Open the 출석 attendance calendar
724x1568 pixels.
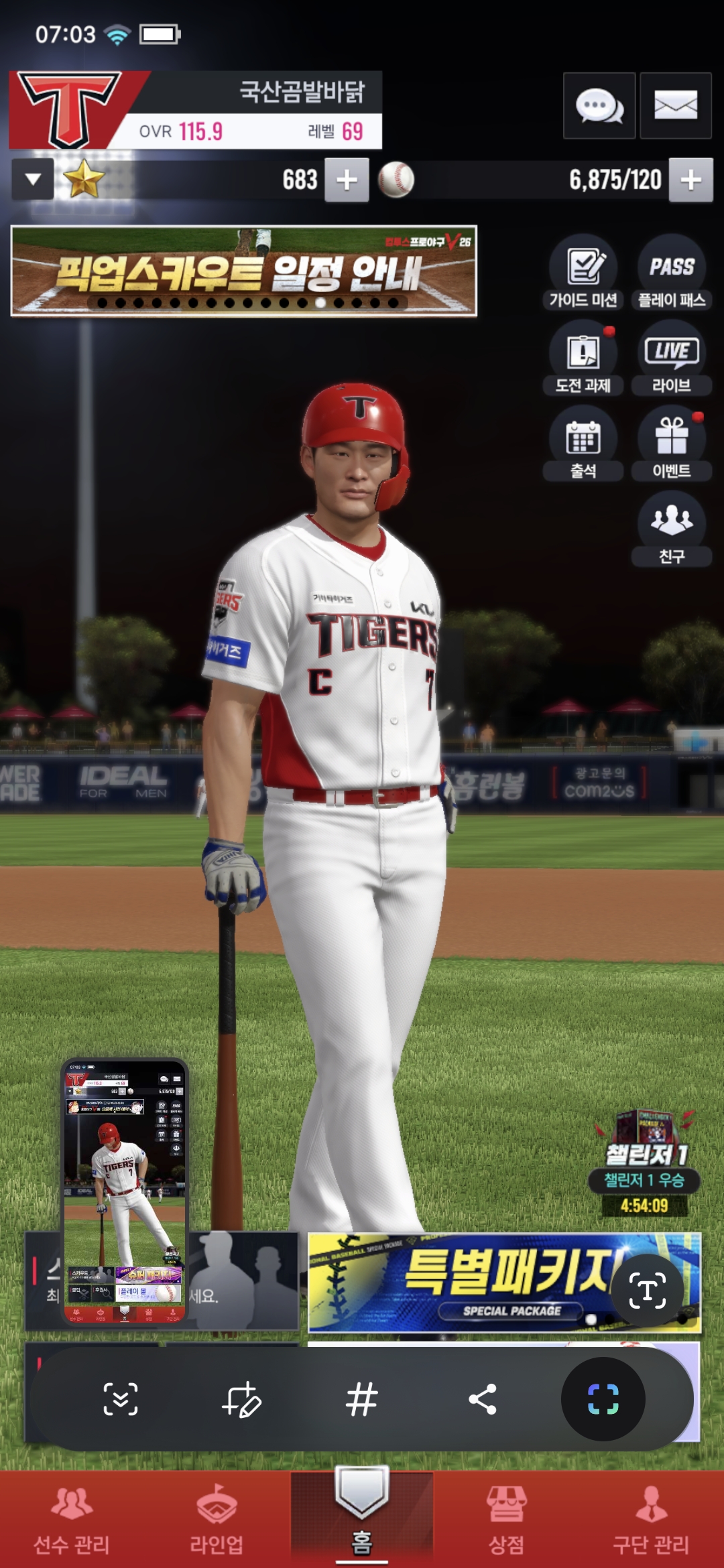[x=583, y=443]
